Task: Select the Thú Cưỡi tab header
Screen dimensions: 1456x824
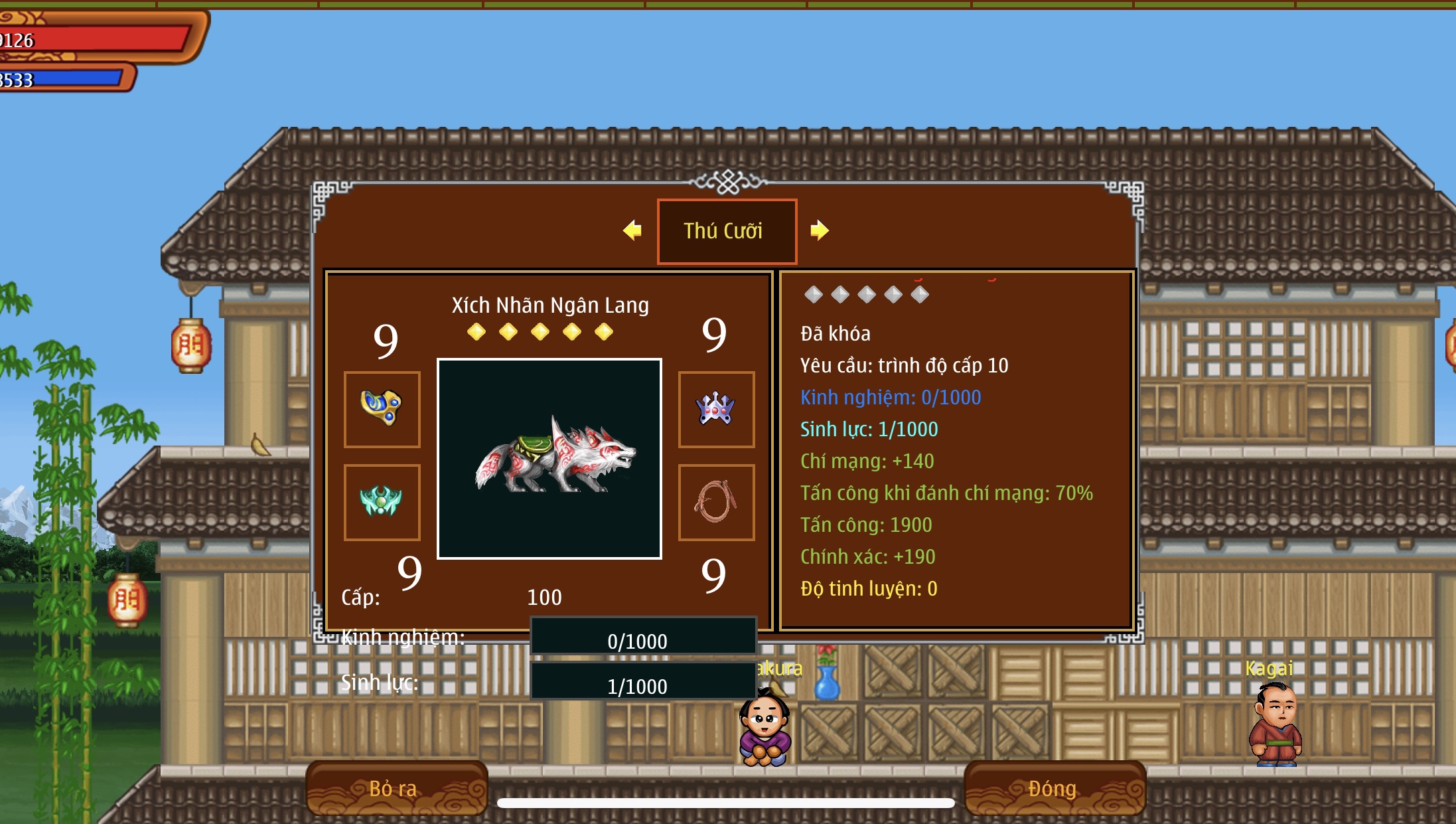Action: coord(727,231)
